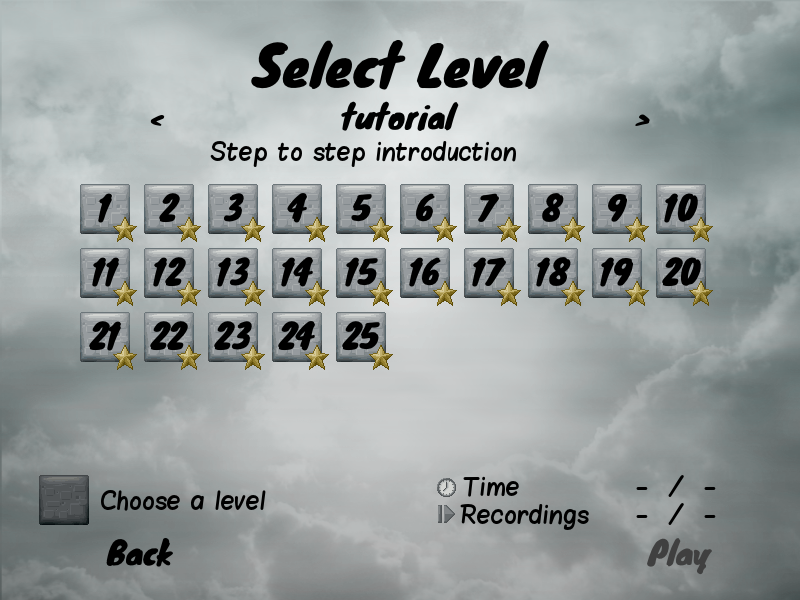Pick level 23 tile
This screenshot has width=800, height=600.
pyautogui.click(x=233, y=337)
